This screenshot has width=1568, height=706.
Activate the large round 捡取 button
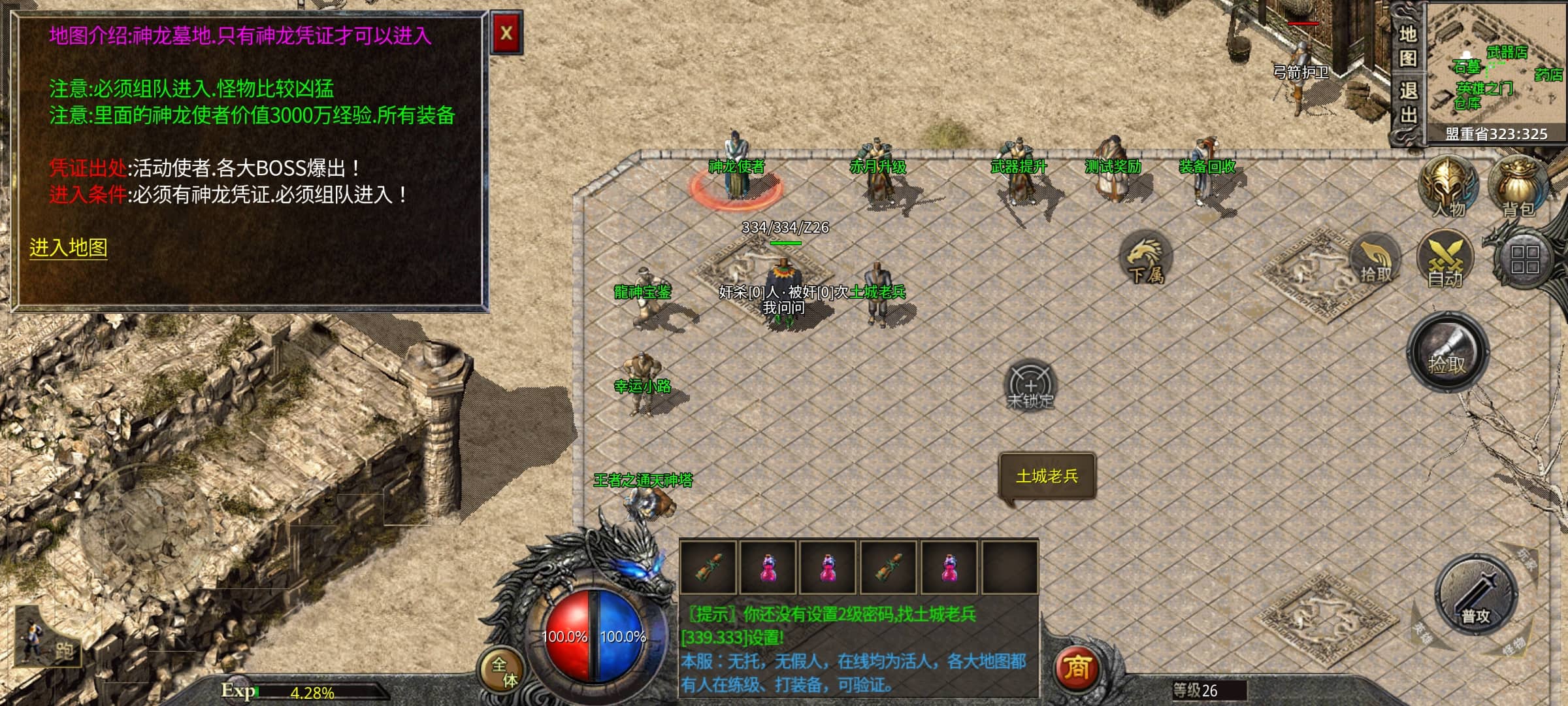click(1447, 353)
